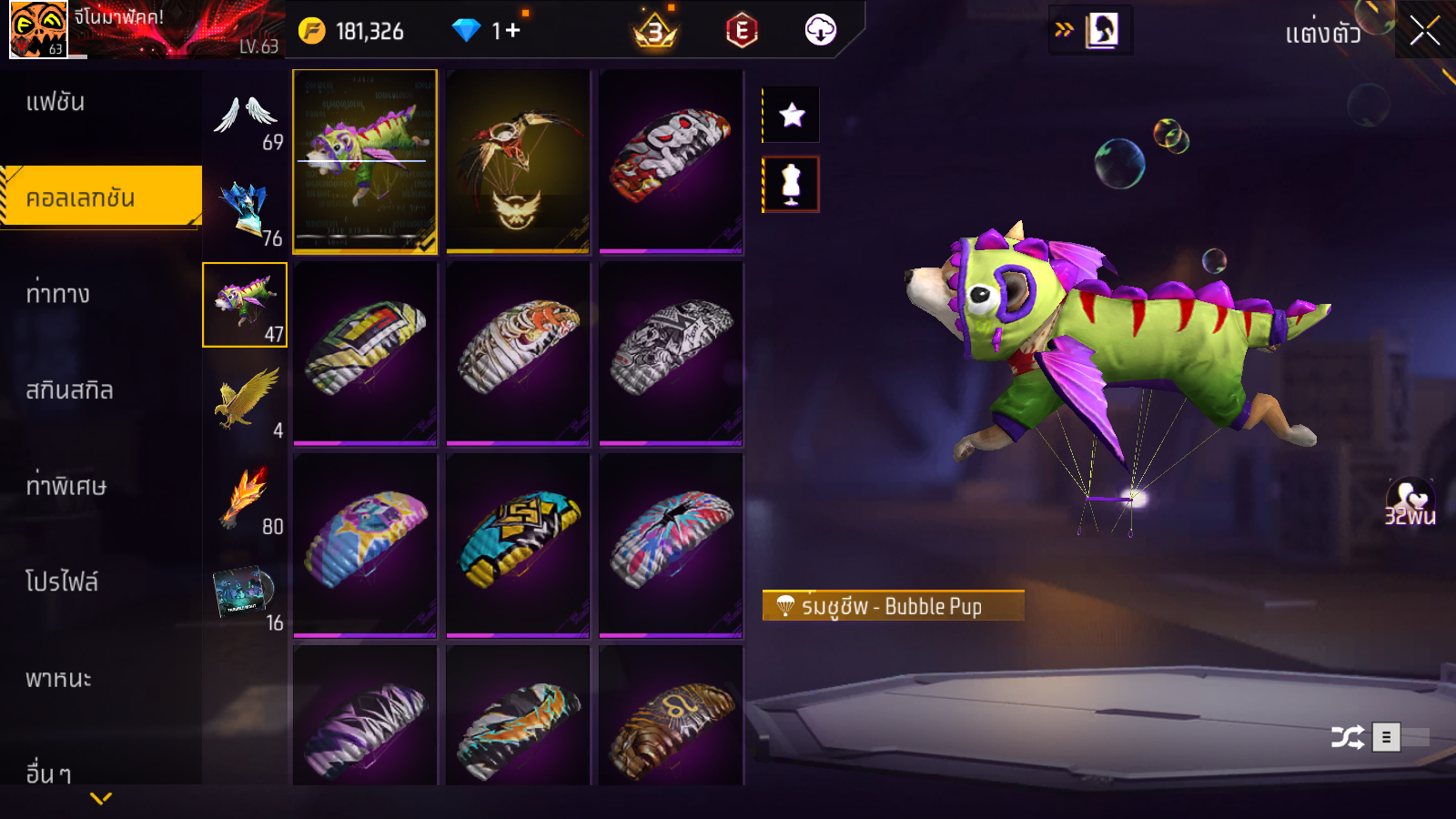Select the white wings subcategory icon

245,116
